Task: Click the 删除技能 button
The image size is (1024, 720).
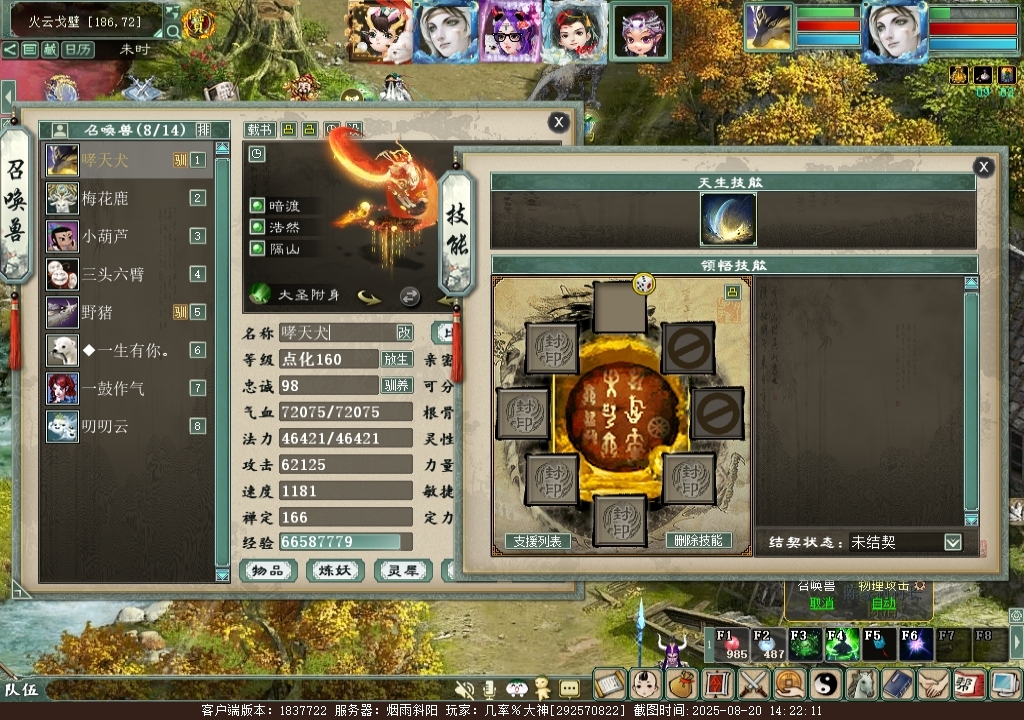Action: (699, 540)
